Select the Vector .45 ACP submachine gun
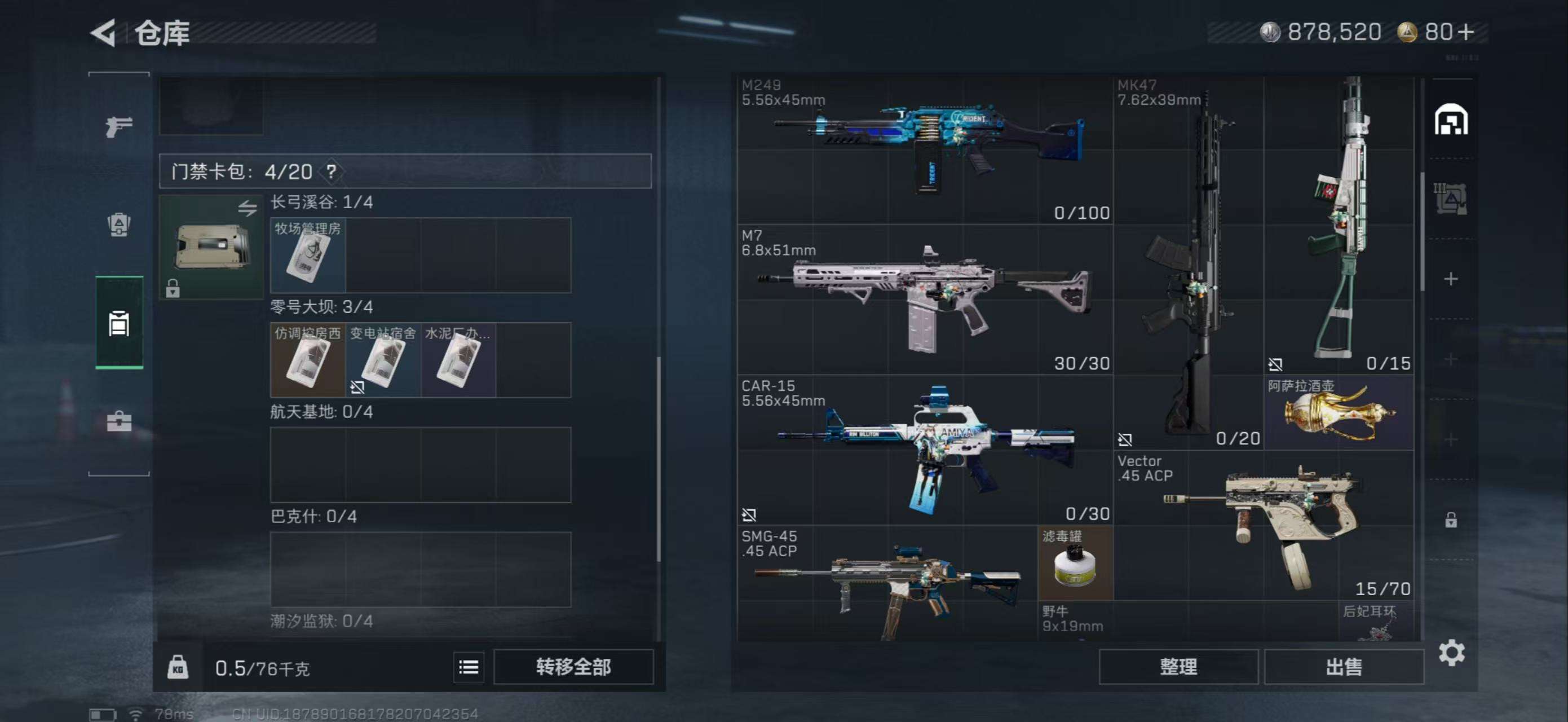The image size is (1568, 722). 1264,525
